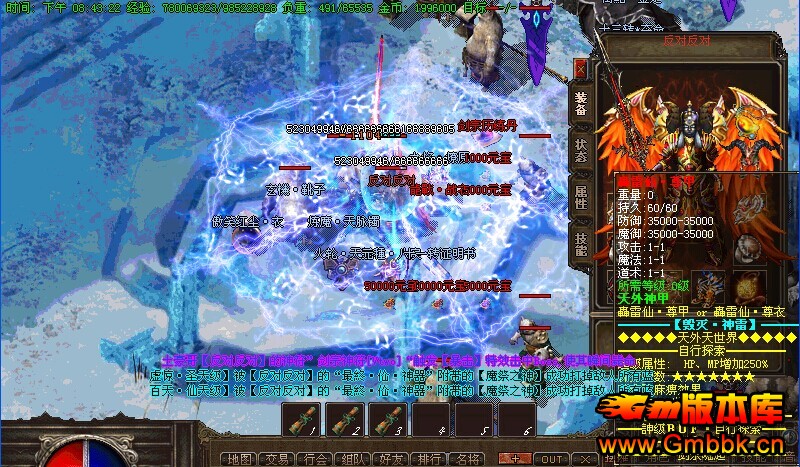
Task: Show the 排行 rankings
Action: tap(429, 459)
